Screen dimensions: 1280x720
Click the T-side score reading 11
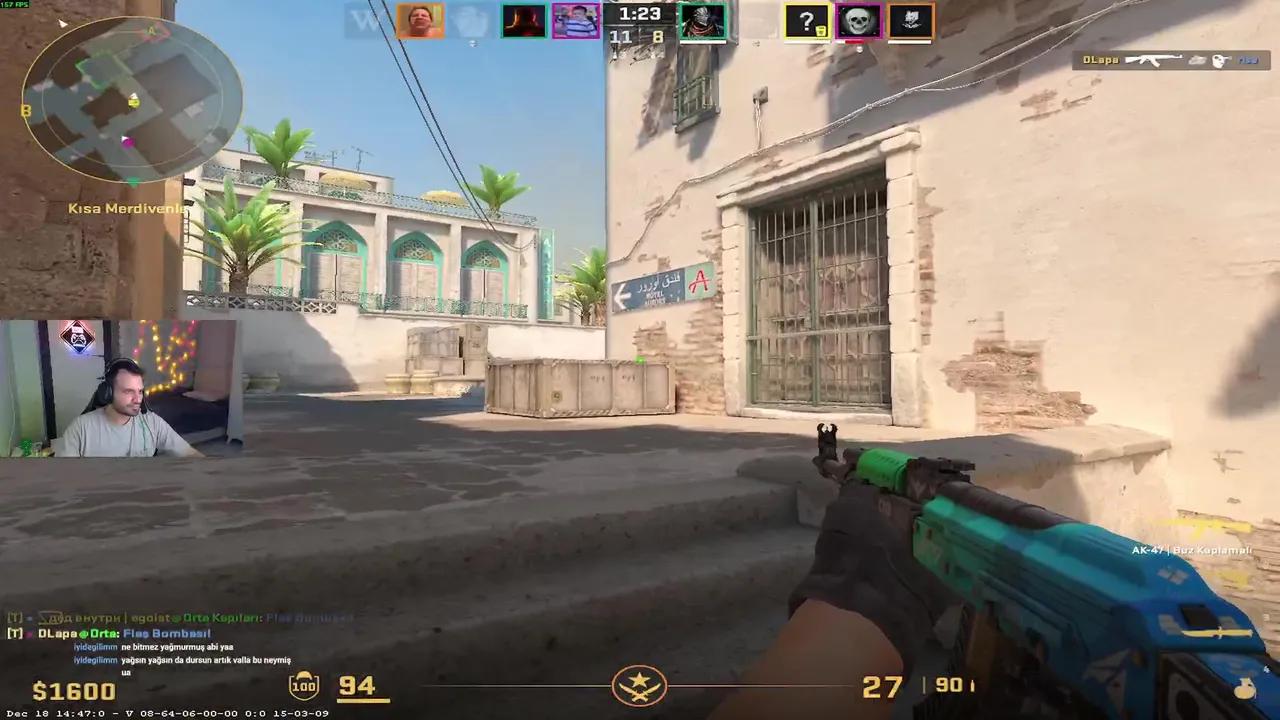pyautogui.click(x=620, y=36)
